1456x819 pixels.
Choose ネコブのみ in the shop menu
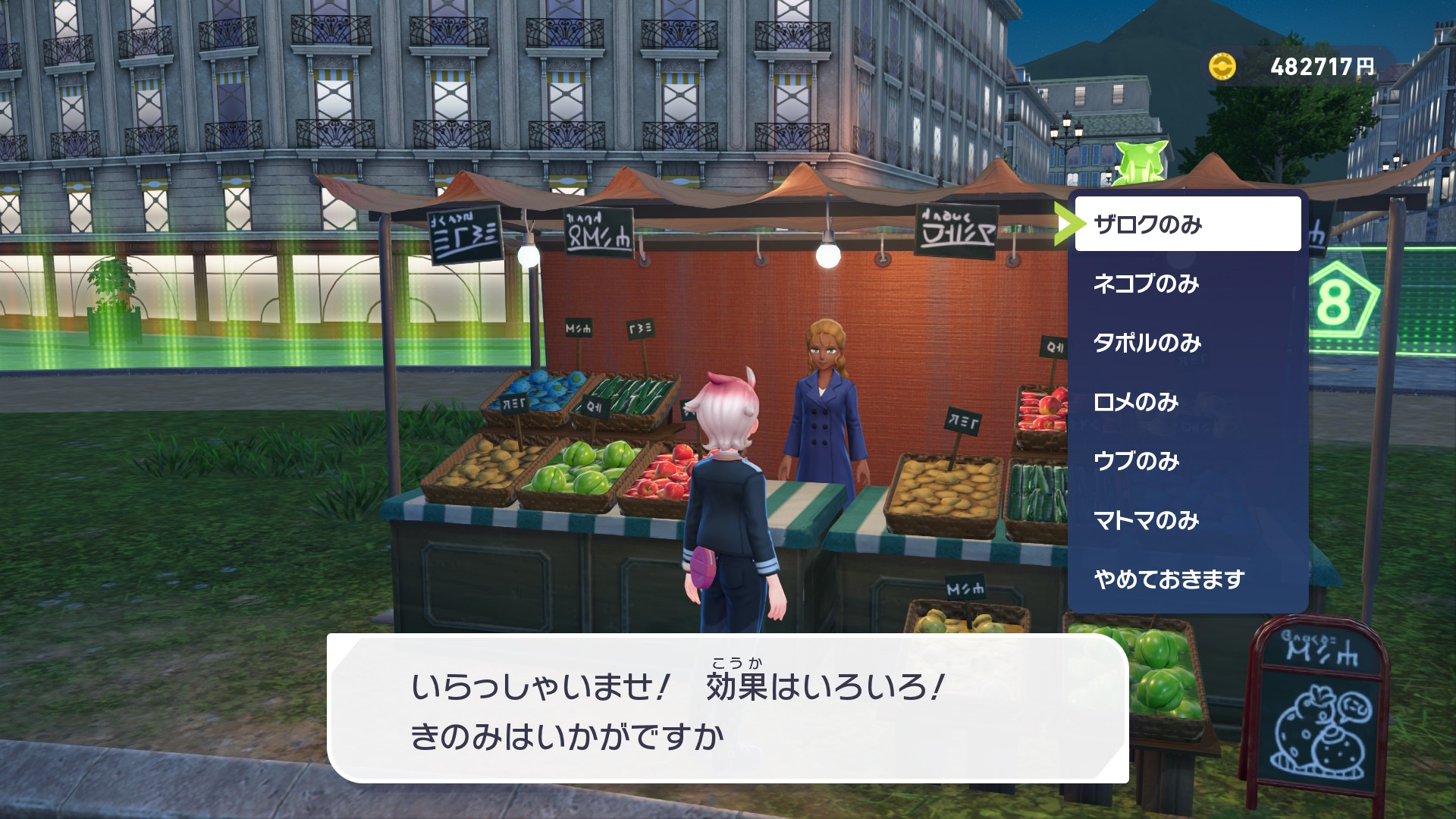(1187, 284)
